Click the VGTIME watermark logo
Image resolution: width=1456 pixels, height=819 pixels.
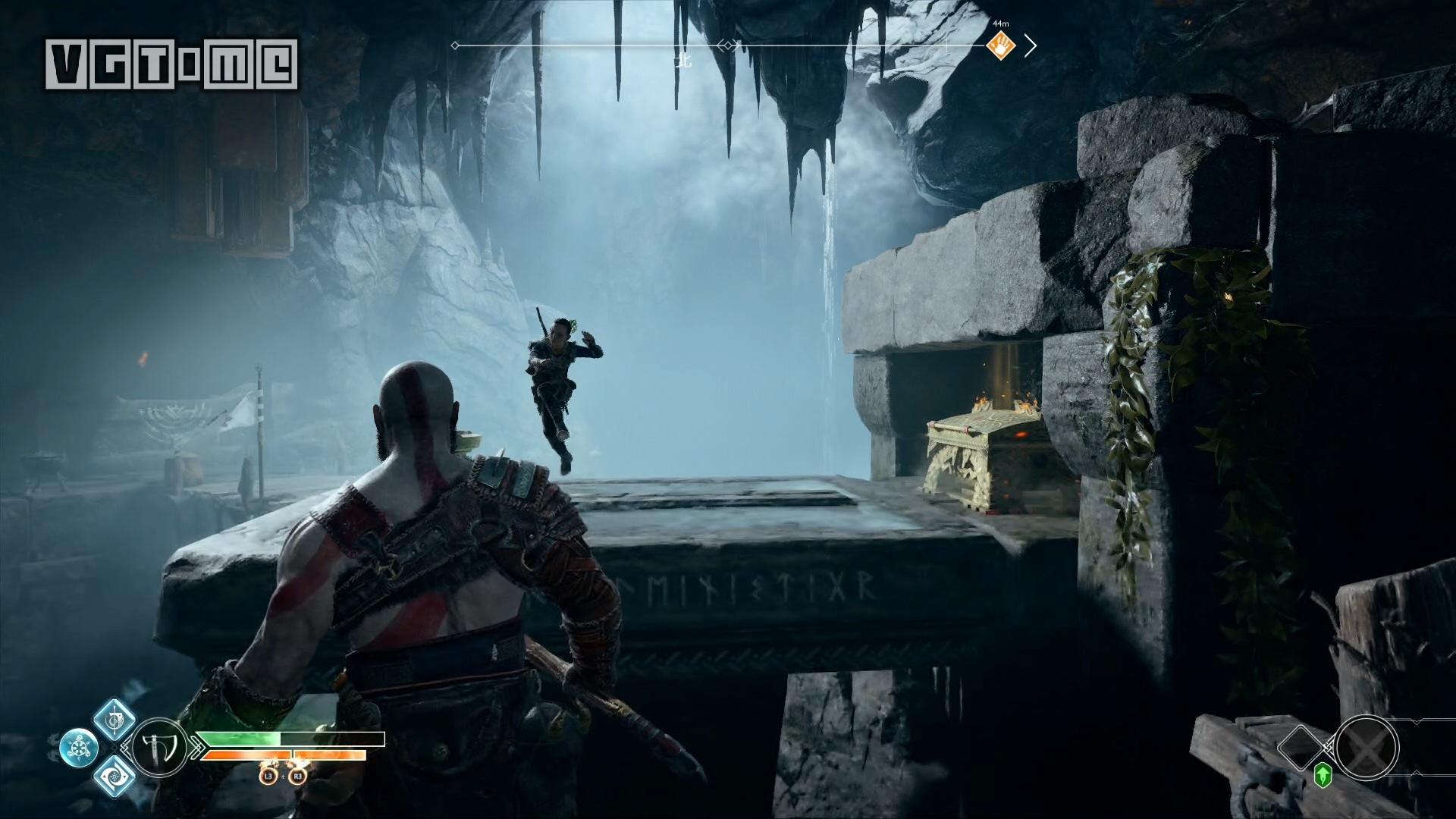[171, 64]
